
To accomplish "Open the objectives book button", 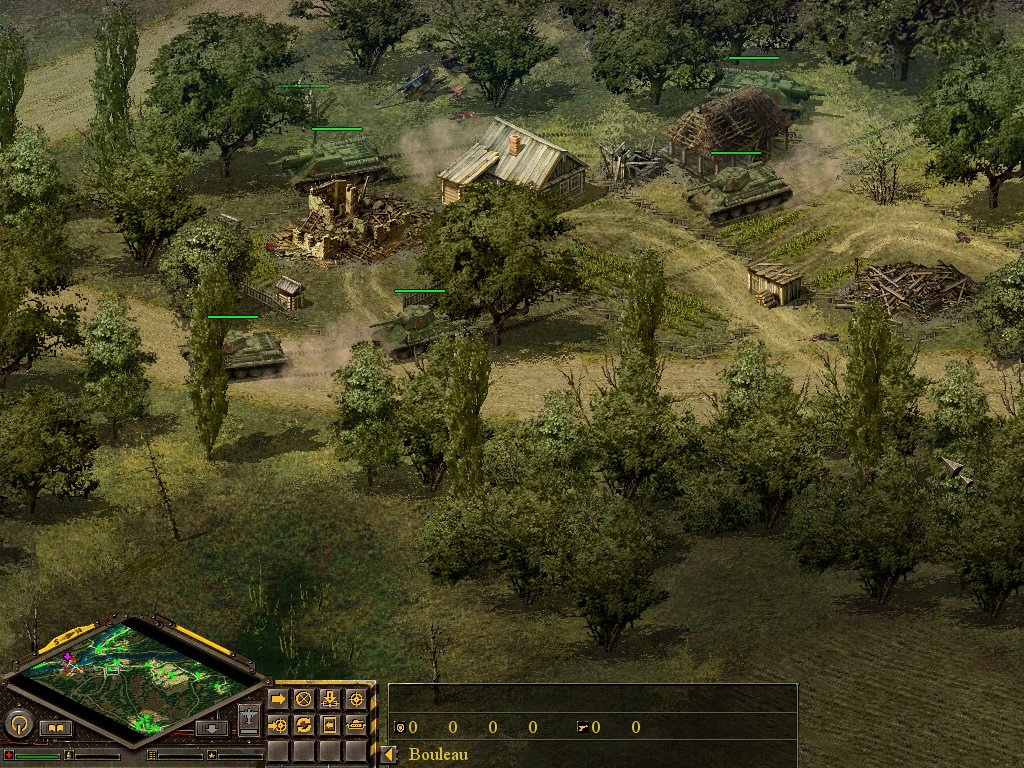I will point(55,728).
